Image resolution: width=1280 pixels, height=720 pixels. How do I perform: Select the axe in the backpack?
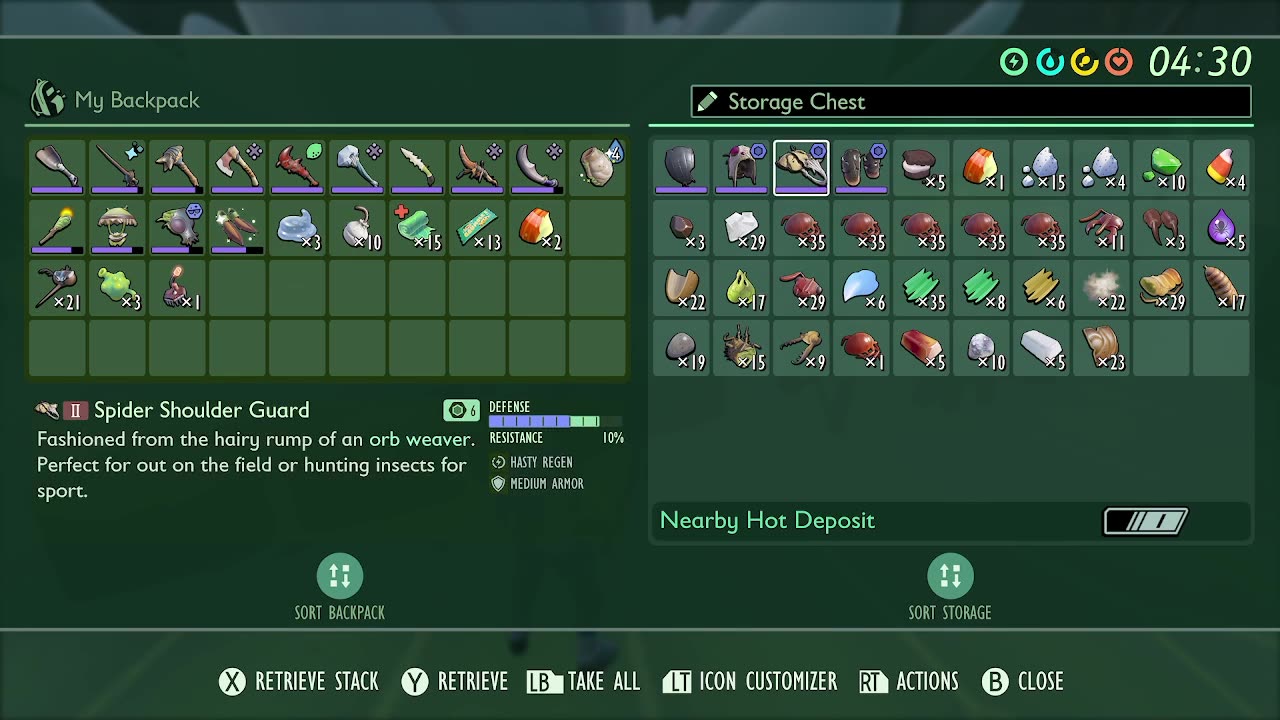pyautogui.click(x=237, y=168)
